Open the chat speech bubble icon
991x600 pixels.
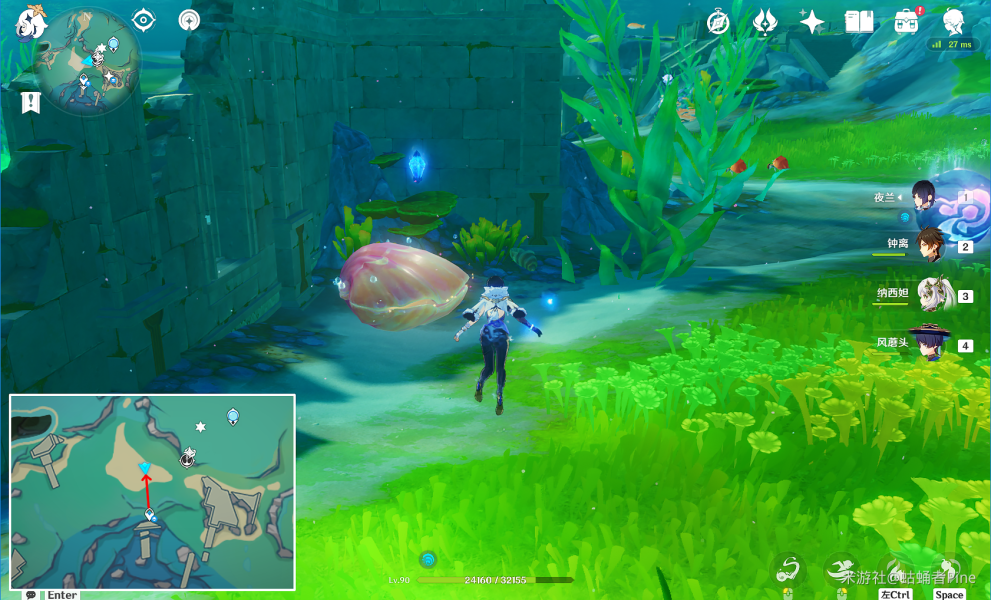[31, 595]
